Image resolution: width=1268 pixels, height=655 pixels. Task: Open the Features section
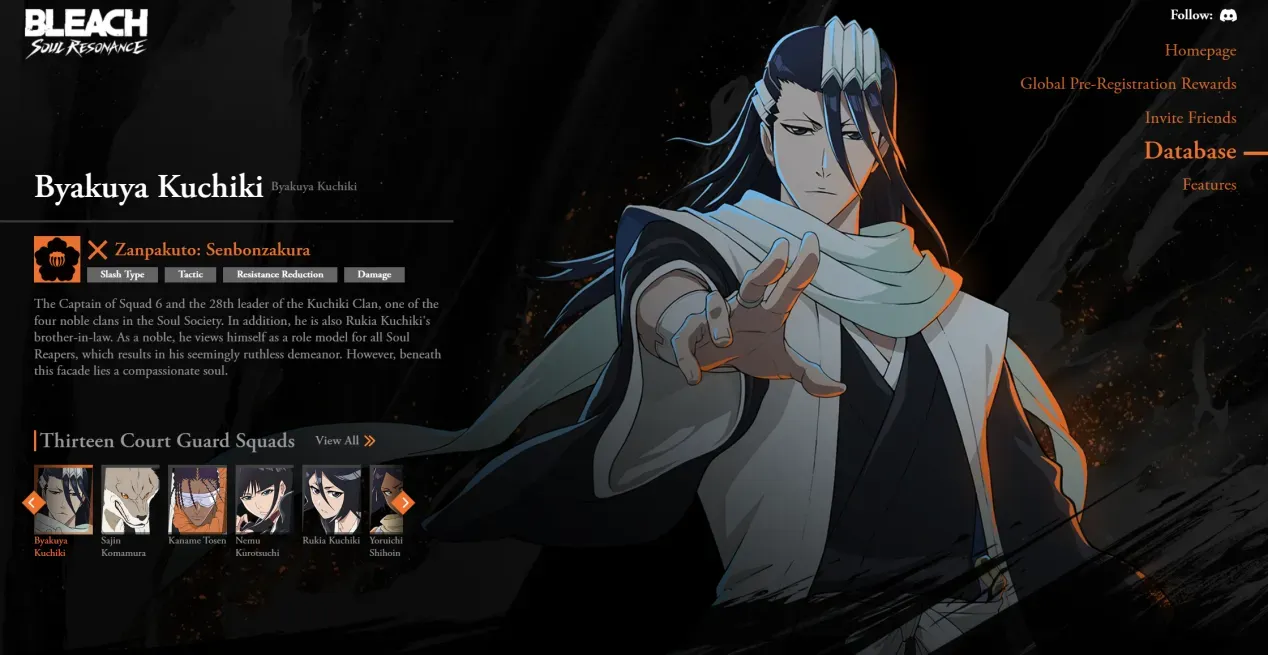(1209, 185)
